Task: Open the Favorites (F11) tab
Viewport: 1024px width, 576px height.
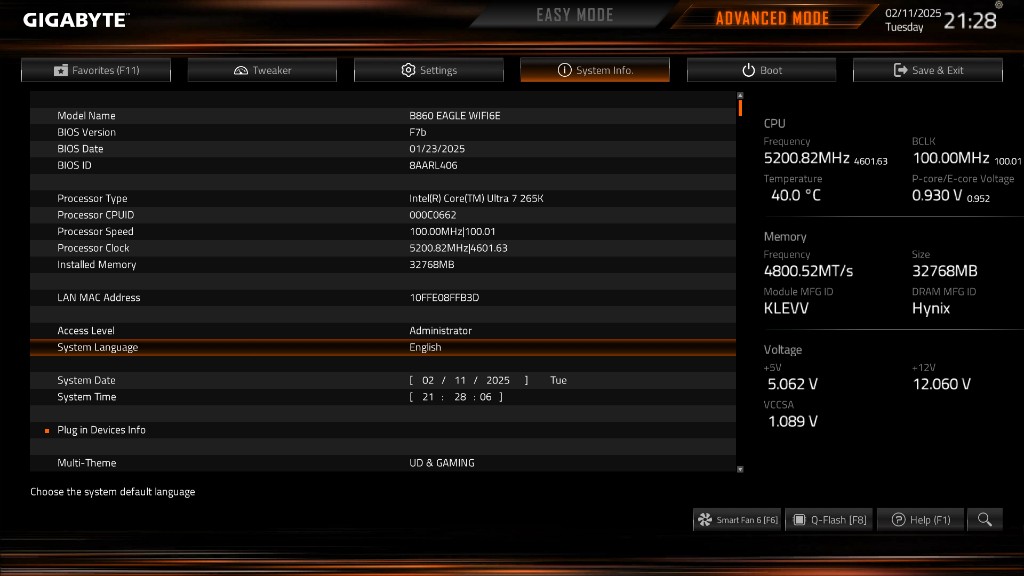Action: tap(96, 70)
